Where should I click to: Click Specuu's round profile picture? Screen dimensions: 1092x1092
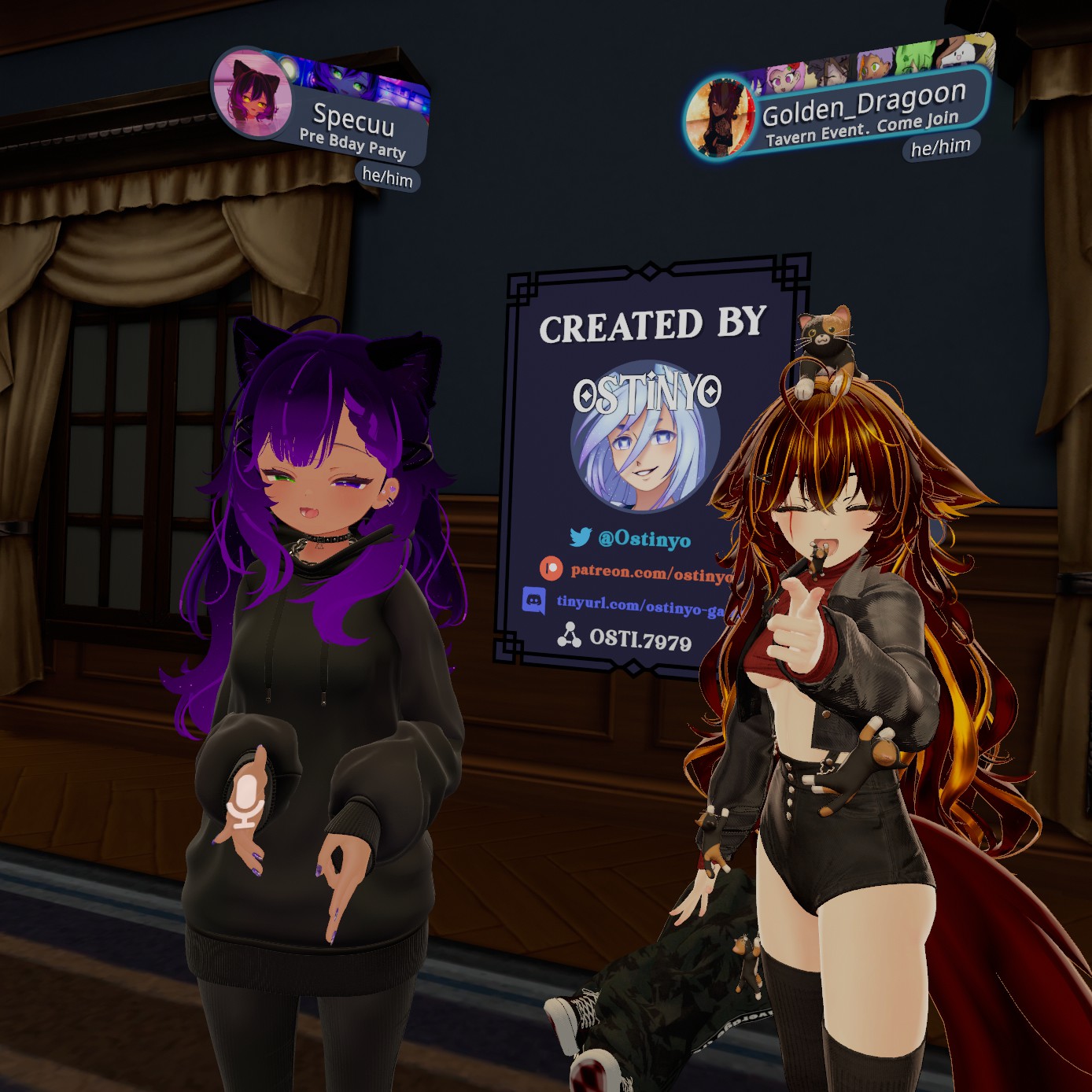click(x=252, y=94)
